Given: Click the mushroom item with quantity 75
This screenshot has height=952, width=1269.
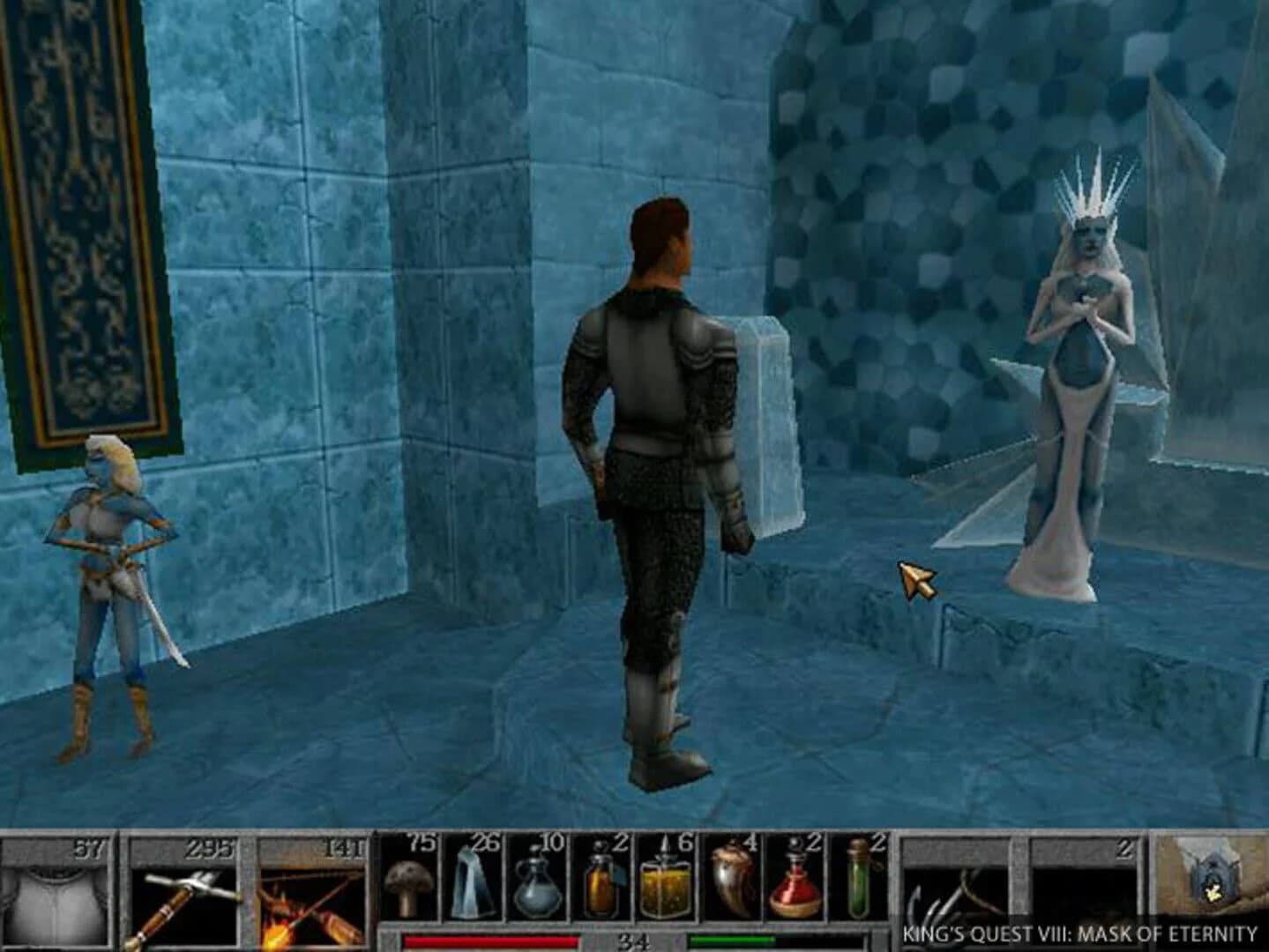Looking at the screenshot, I should (406, 886).
